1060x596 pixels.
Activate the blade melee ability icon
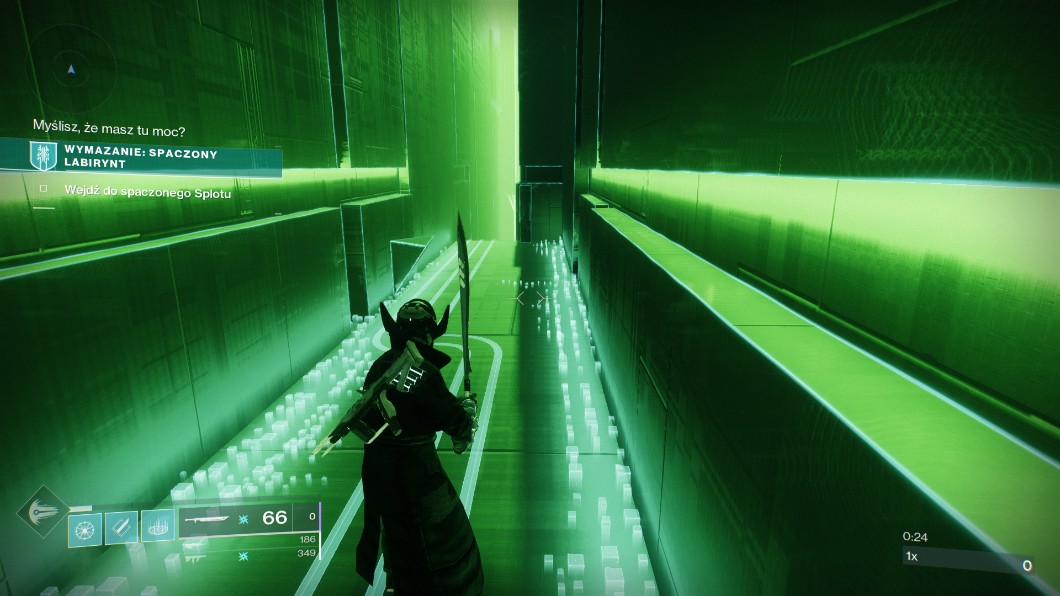(121, 526)
